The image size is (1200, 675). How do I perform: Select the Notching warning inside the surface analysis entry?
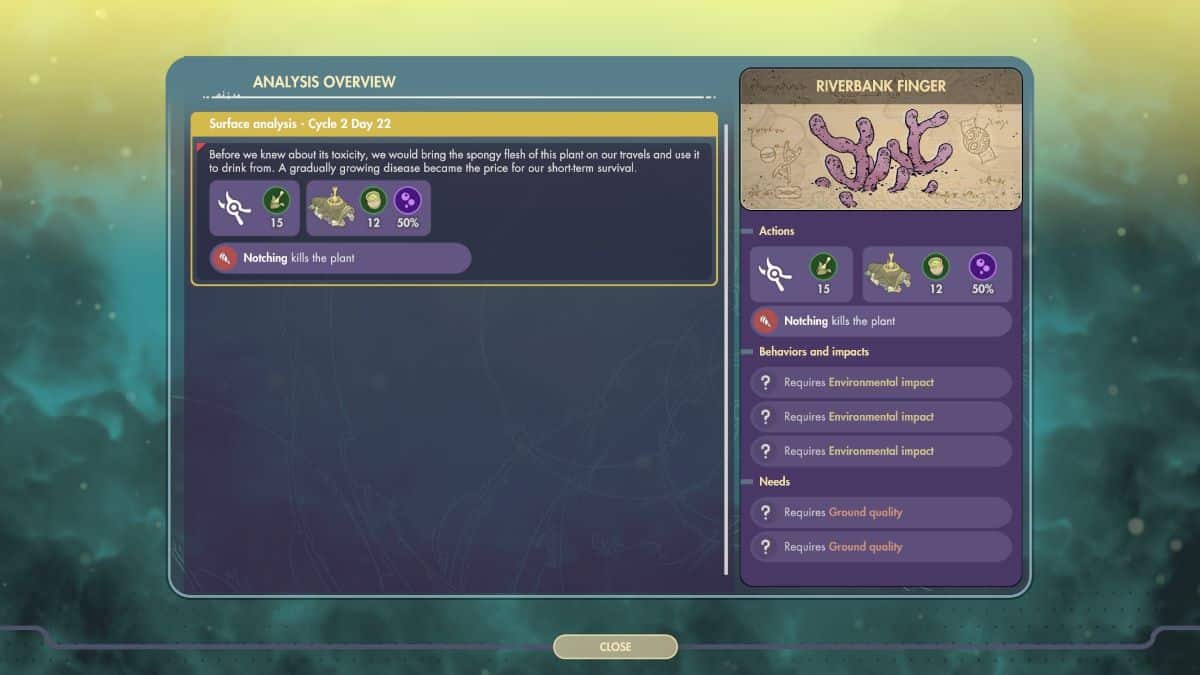click(340, 258)
